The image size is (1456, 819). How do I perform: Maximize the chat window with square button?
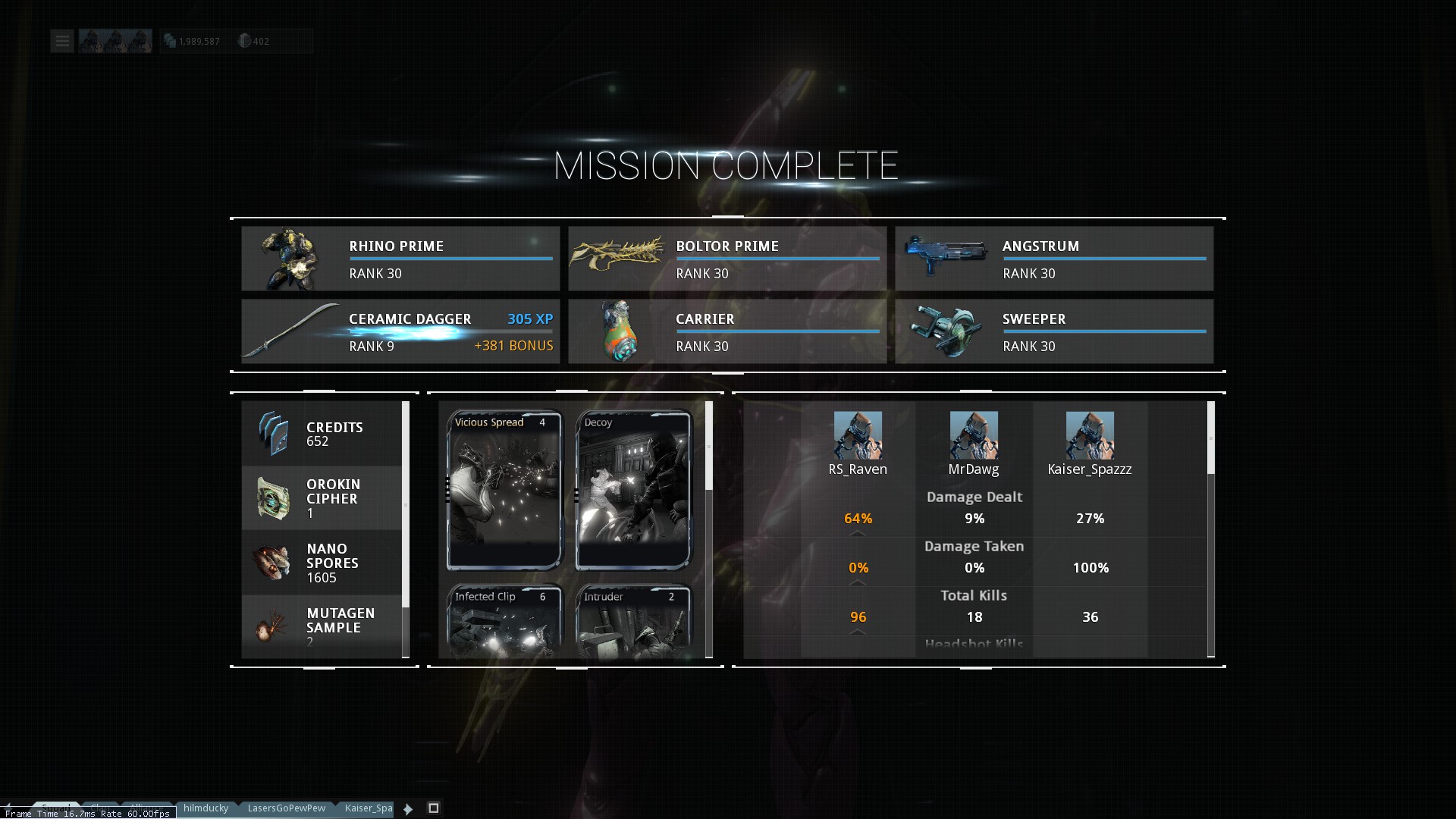(x=434, y=808)
